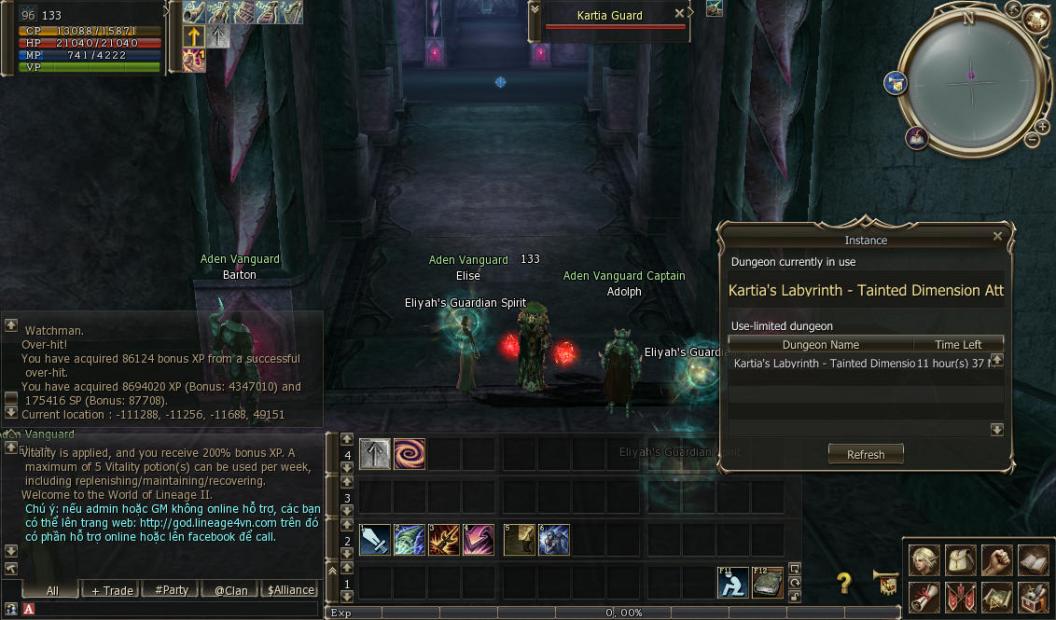Open the help question mark icon
The height and width of the screenshot is (620, 1056).
pos(844,583)
